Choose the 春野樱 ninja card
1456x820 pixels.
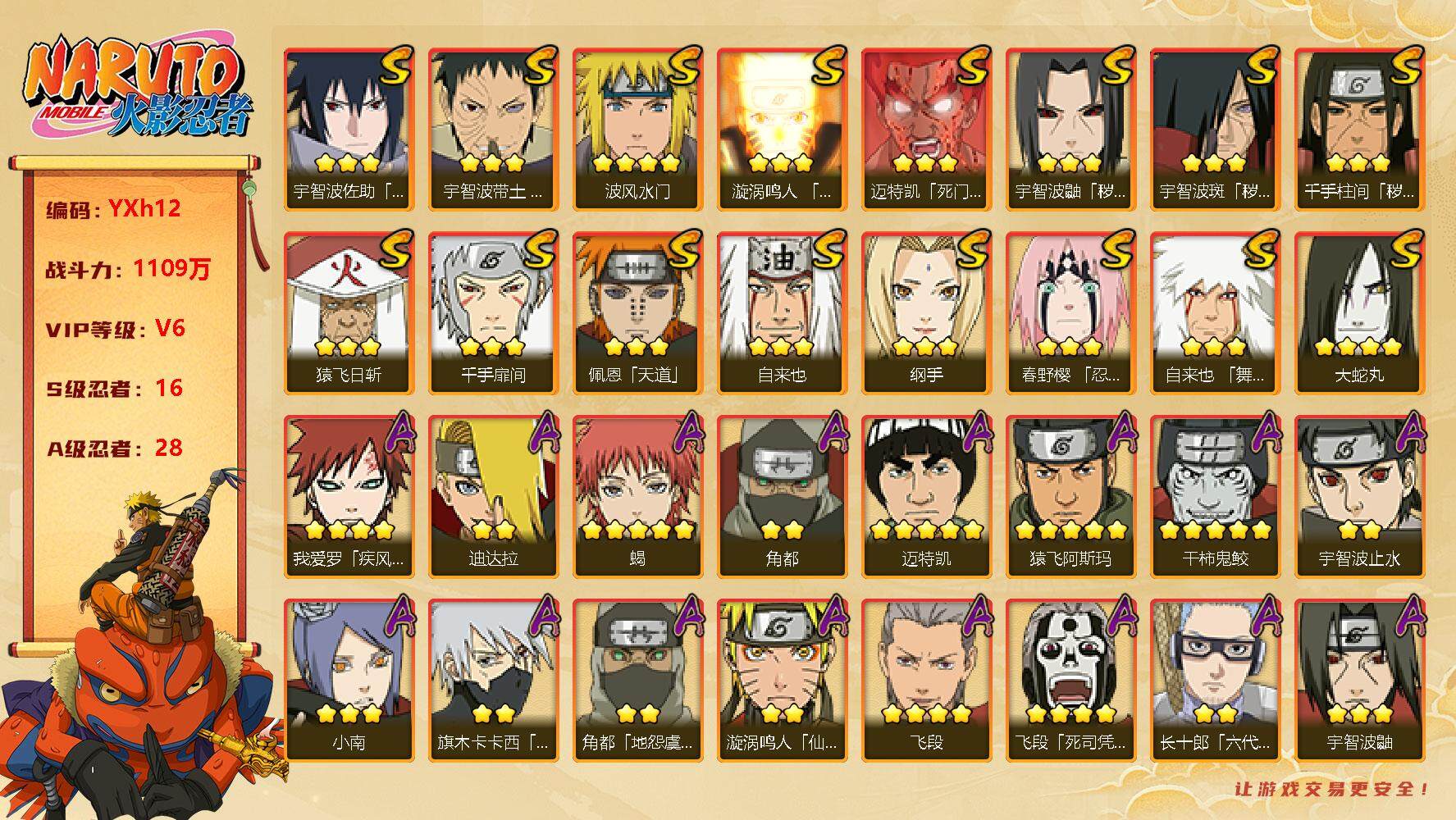coord(1070,312)
